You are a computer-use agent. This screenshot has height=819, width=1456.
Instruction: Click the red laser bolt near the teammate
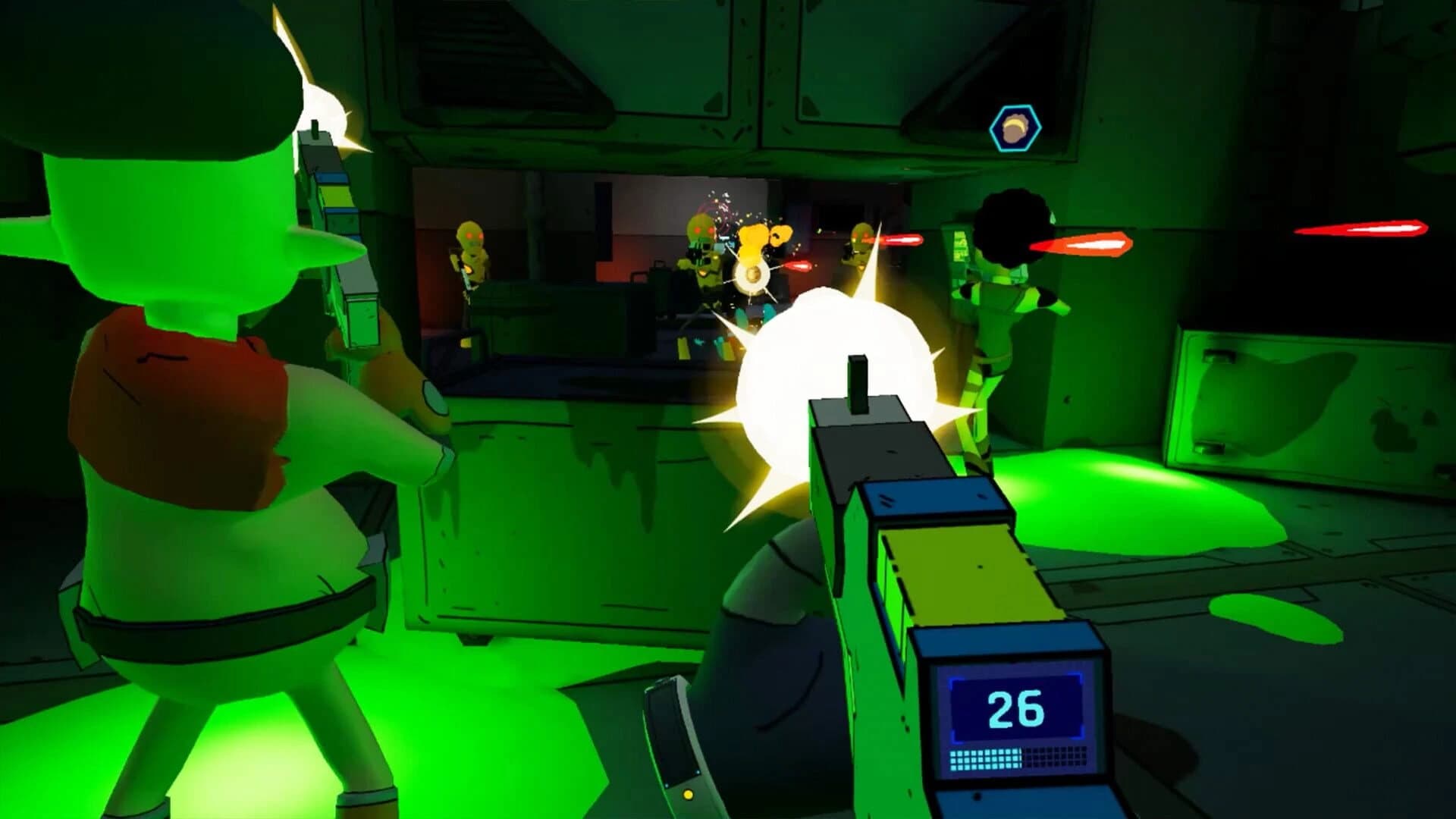[1084, 243]
